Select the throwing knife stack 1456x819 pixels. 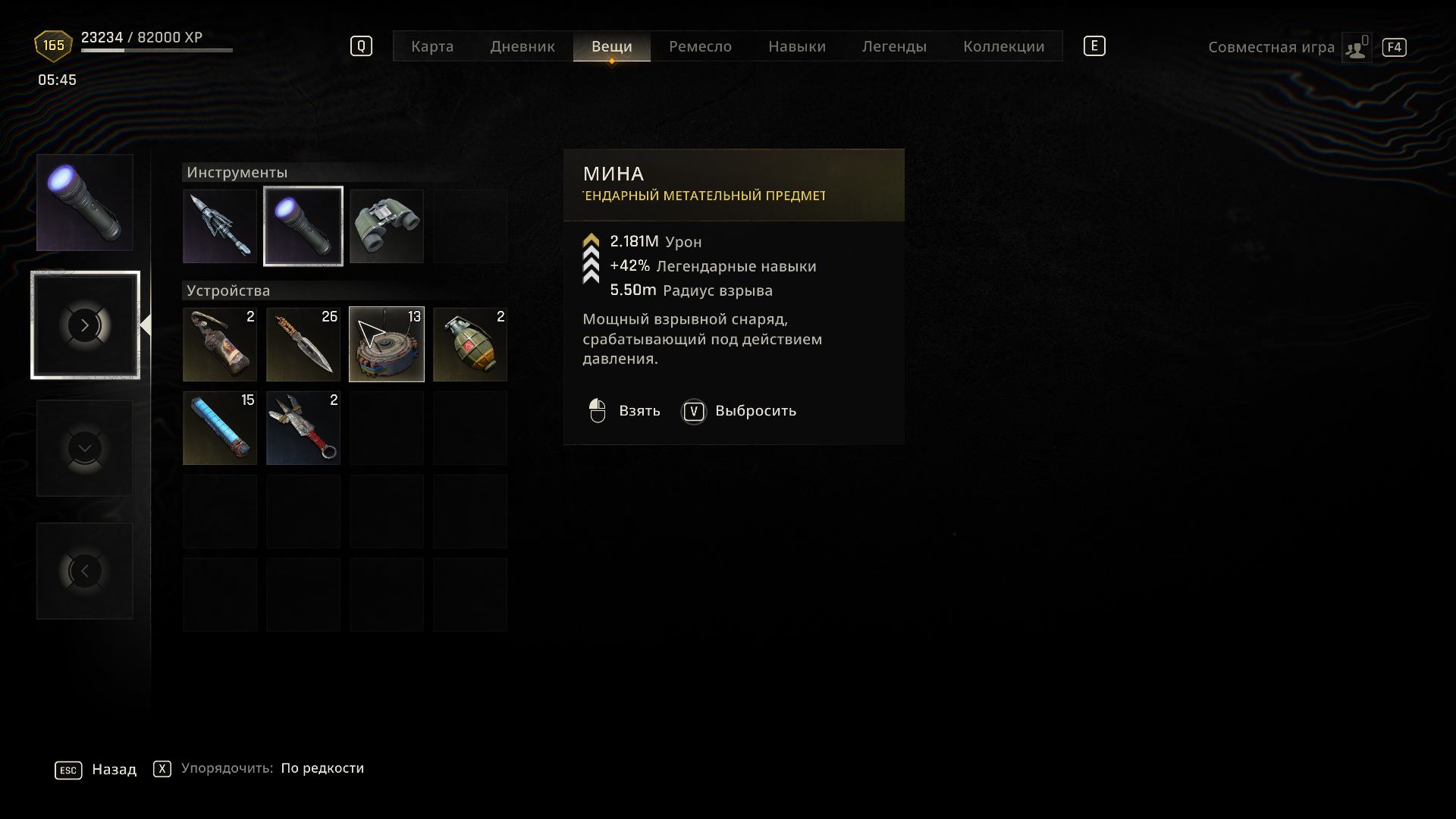coord(303,344)
